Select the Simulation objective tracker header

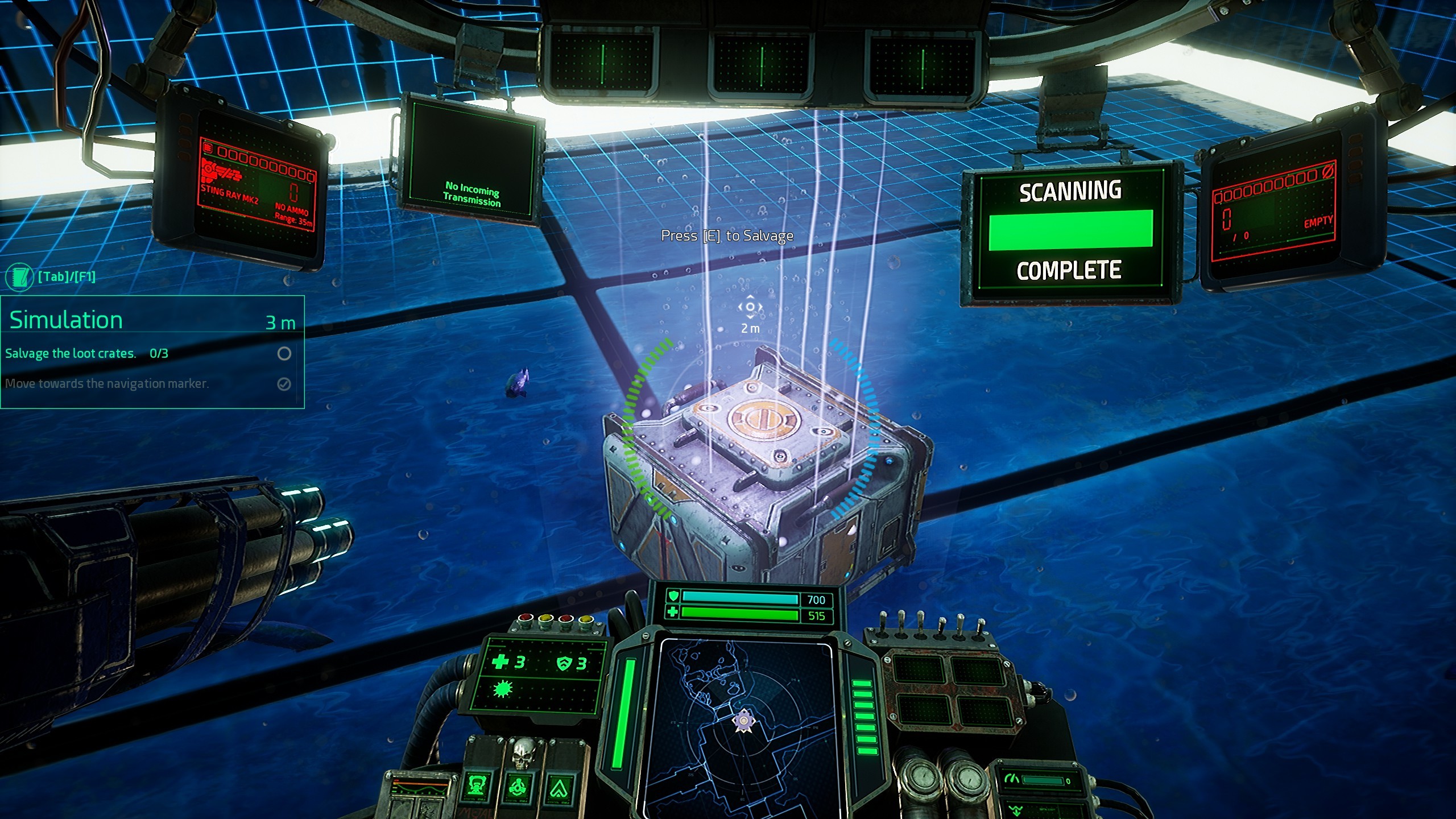[67, 320]
